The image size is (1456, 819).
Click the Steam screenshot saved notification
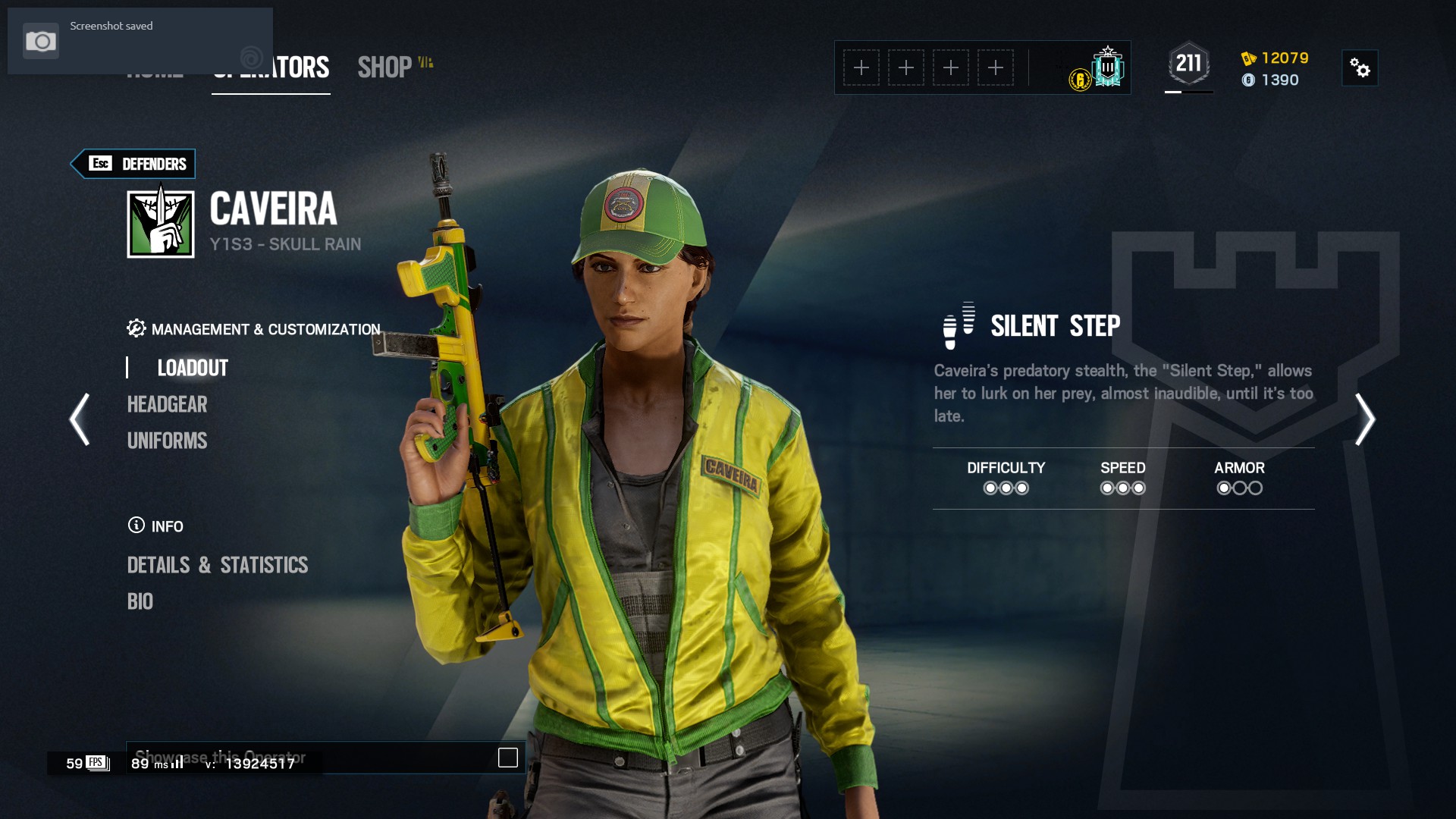(140, 40)
